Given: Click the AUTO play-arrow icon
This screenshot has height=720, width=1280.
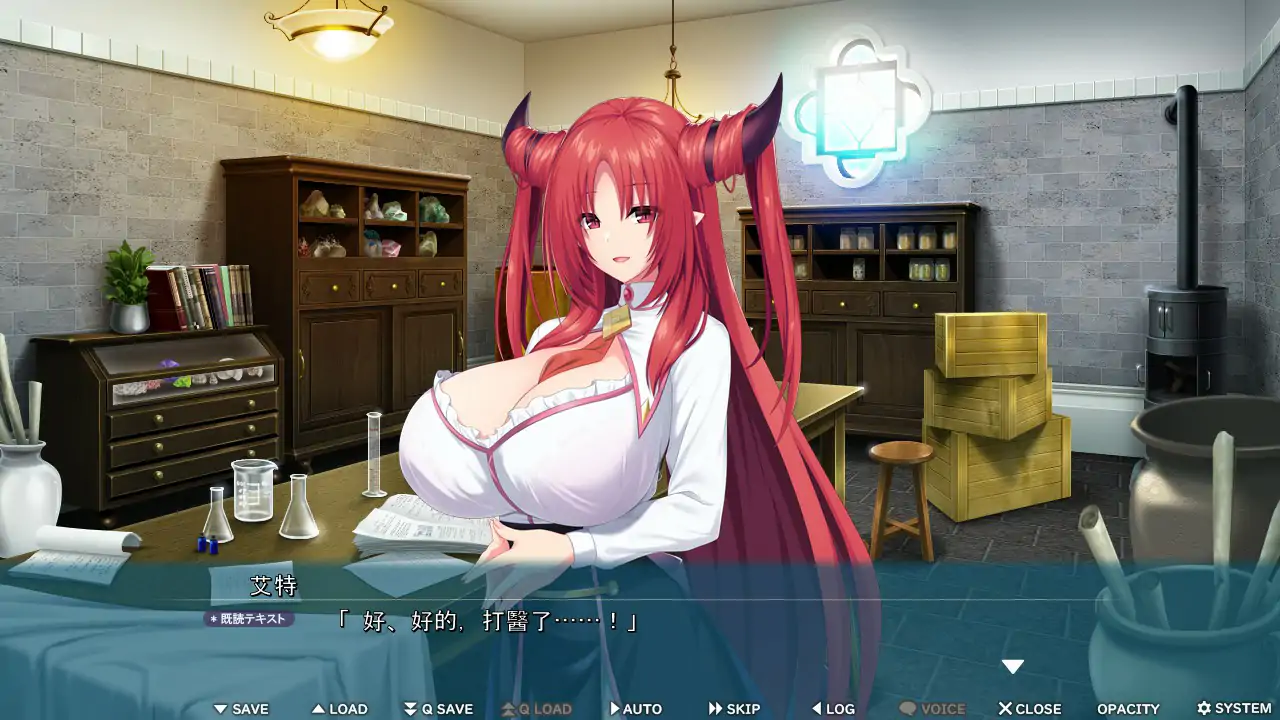Looking at the screenshot, I should [x=615, y=708].
